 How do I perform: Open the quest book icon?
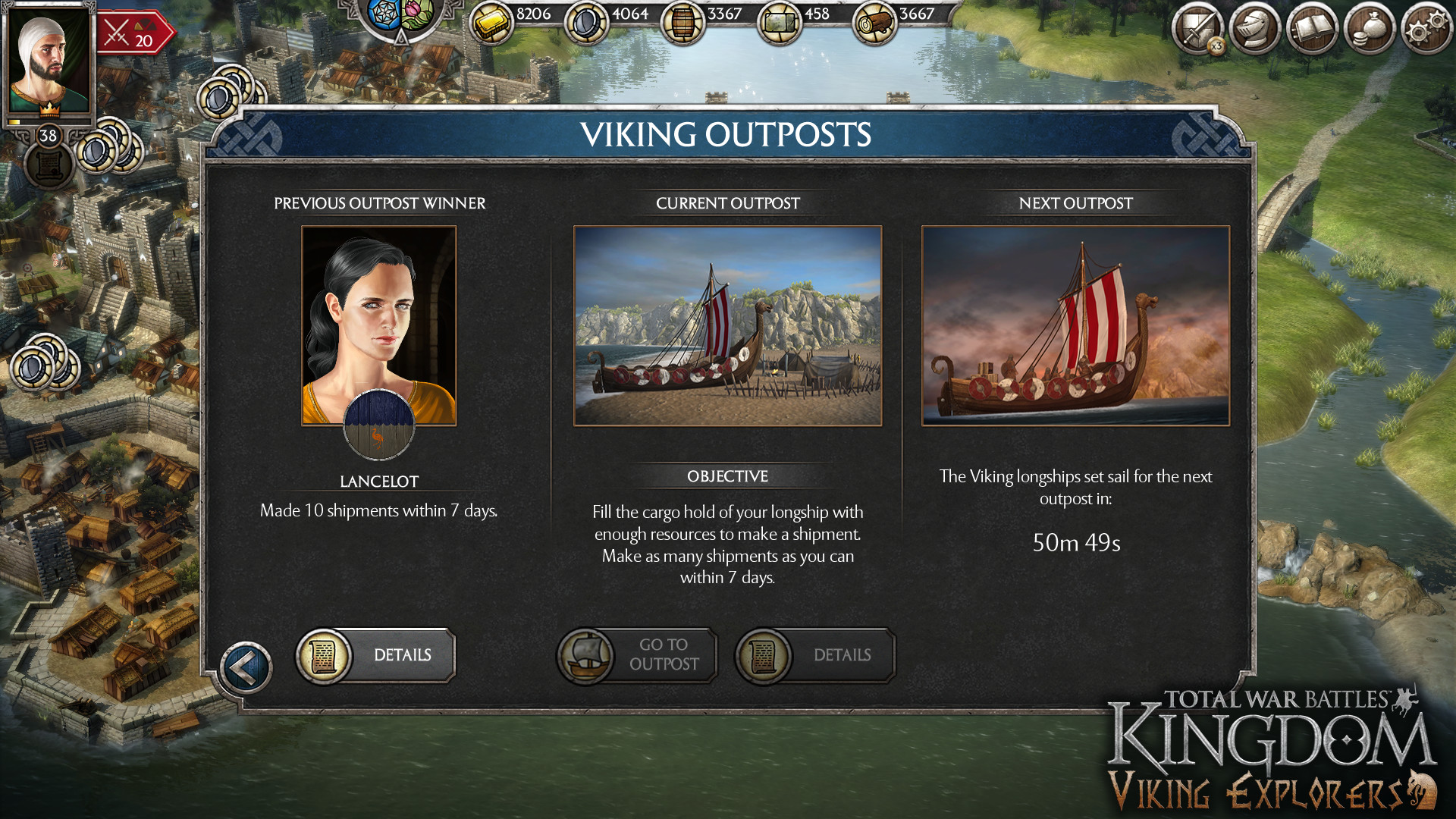(x=1312, y=29)
